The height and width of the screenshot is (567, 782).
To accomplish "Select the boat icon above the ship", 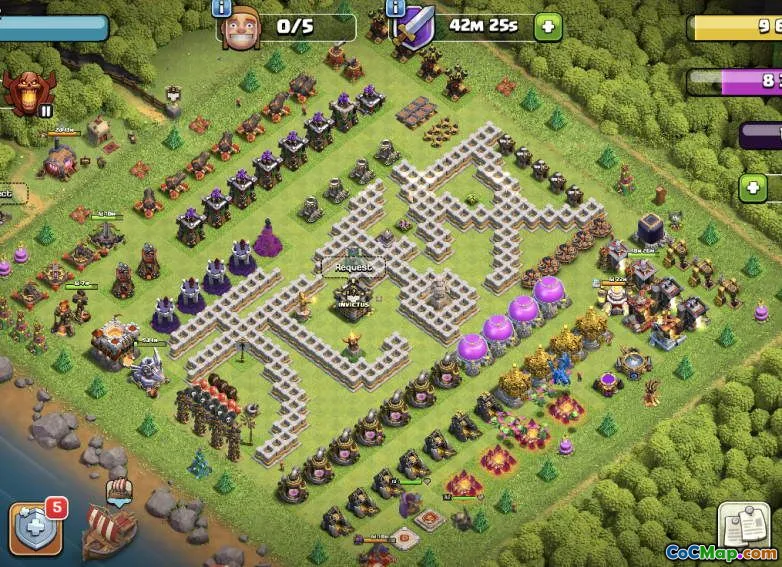I will 118,490.
